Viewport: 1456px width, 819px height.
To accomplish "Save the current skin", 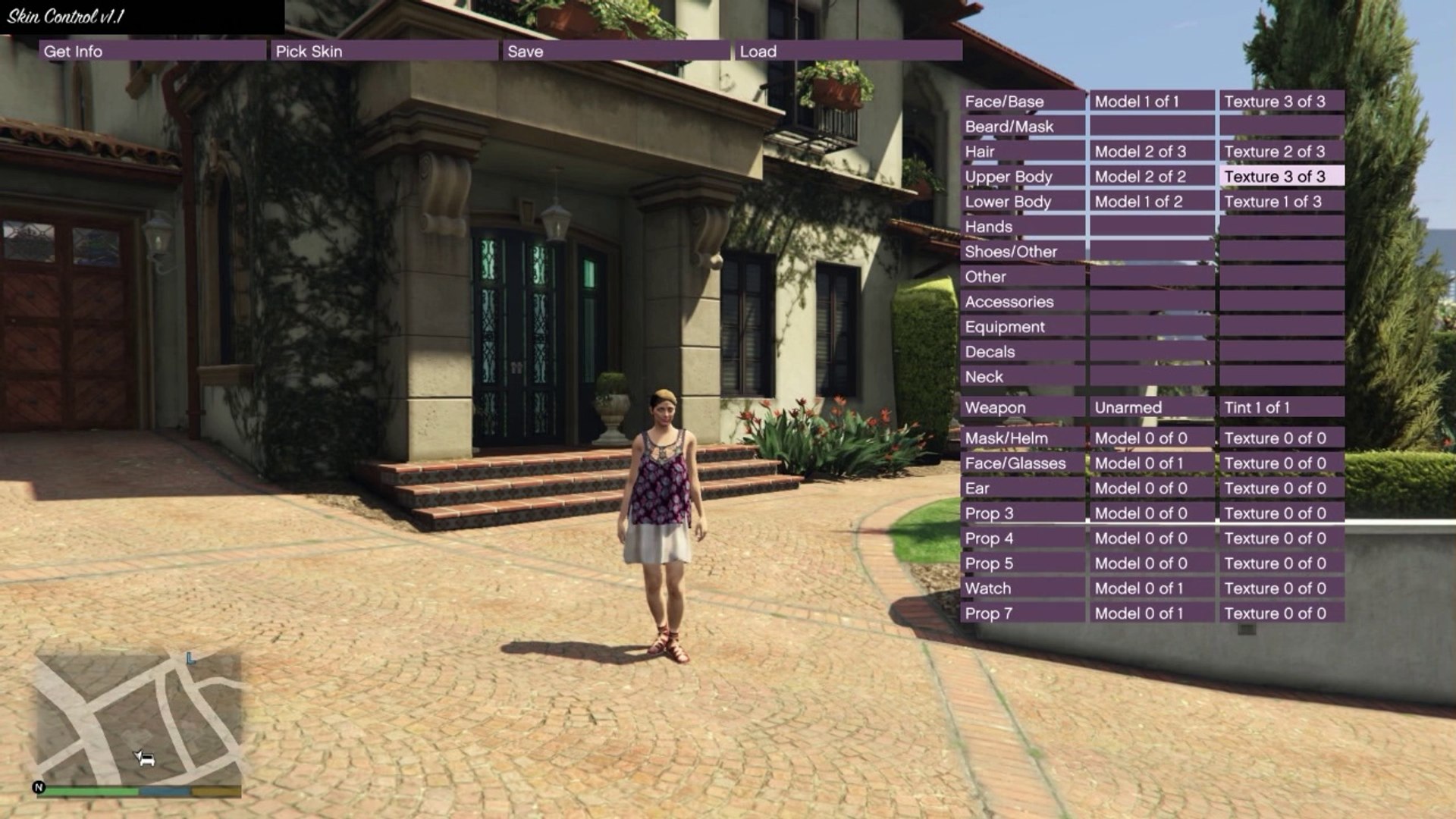I will 616,51.
